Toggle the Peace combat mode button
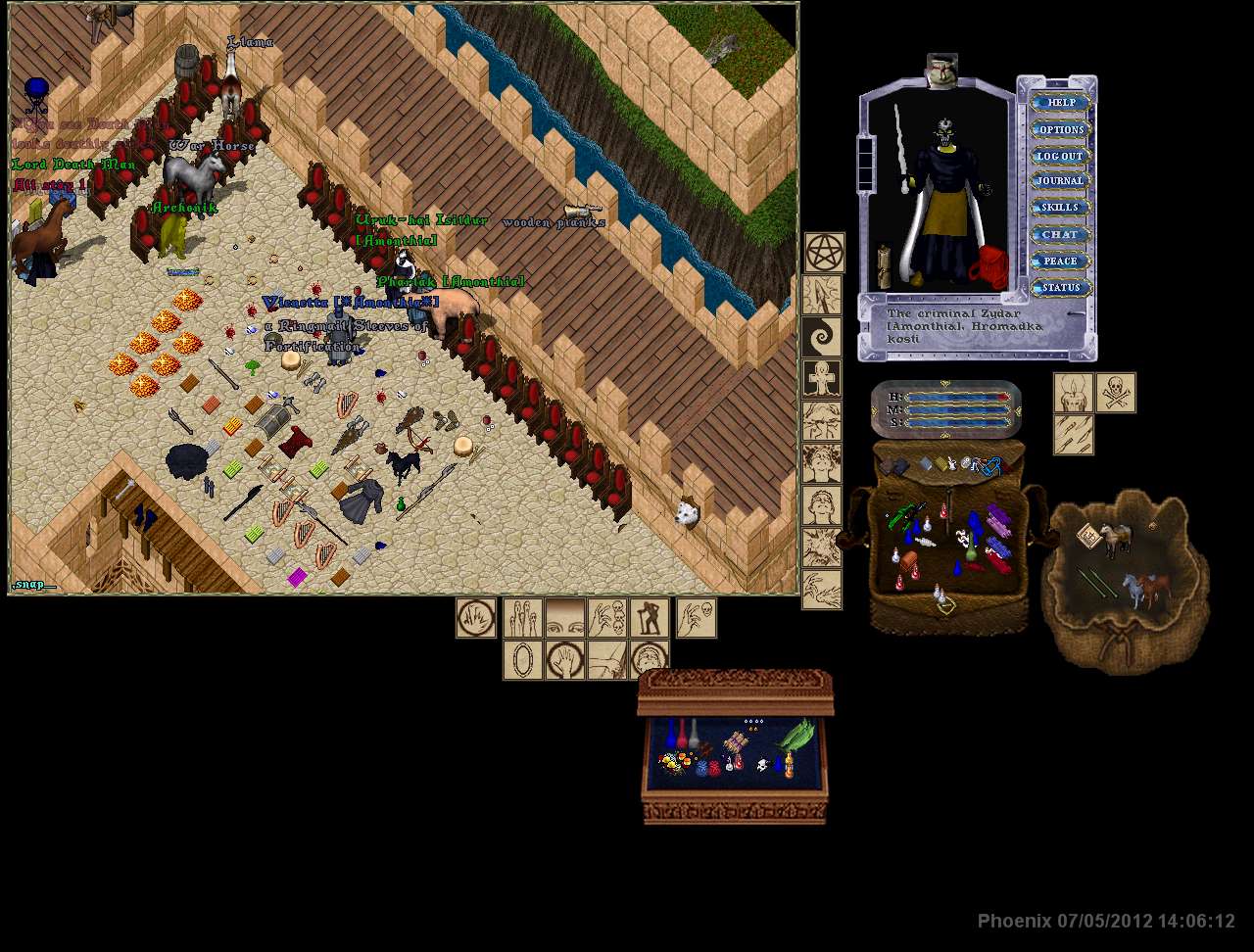Viewport: 1254px width, 952px height. tap(1061, 262)
